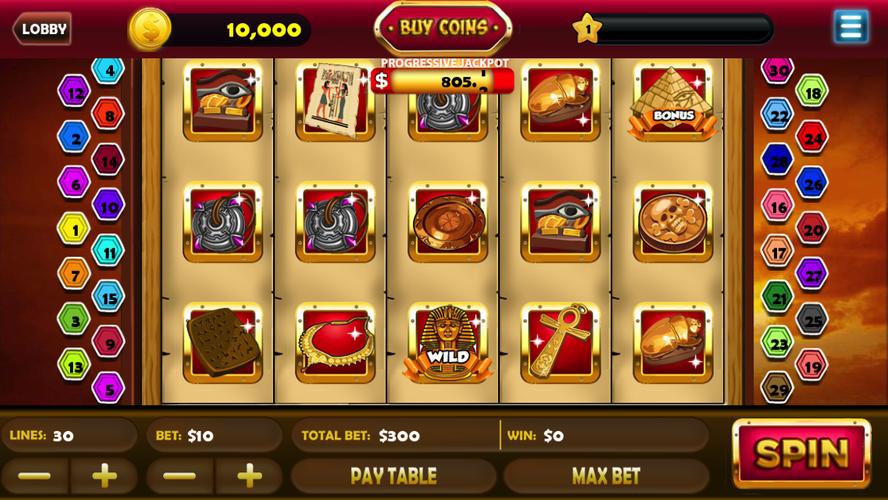The height and width of the screenshot is (500, 888).
Task: Select payline 12 marker
Action: (x=73, y=92)
